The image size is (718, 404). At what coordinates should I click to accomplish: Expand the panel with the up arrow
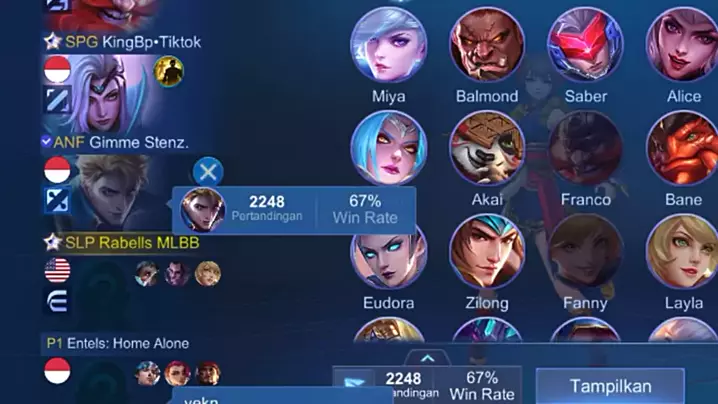tap(427, 357)
